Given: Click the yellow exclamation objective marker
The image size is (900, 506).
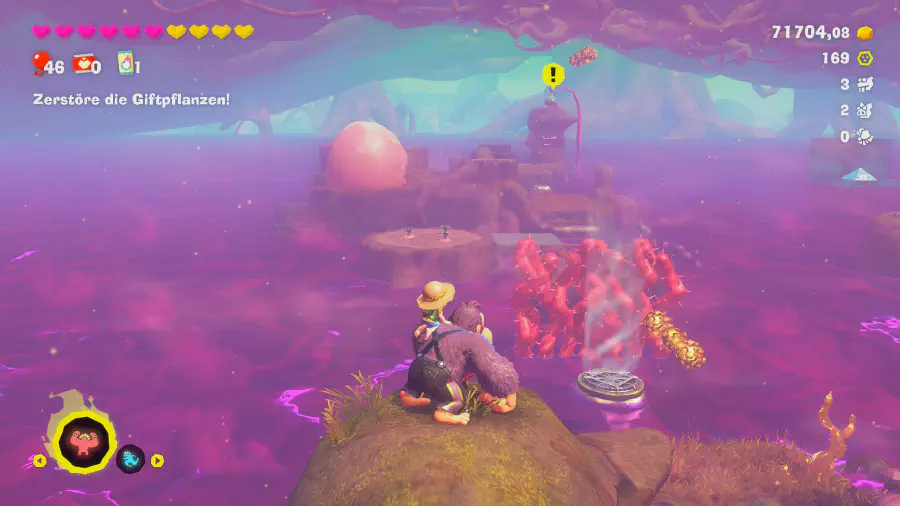Looking at the screenshot, I should click(x=552, y=75).
